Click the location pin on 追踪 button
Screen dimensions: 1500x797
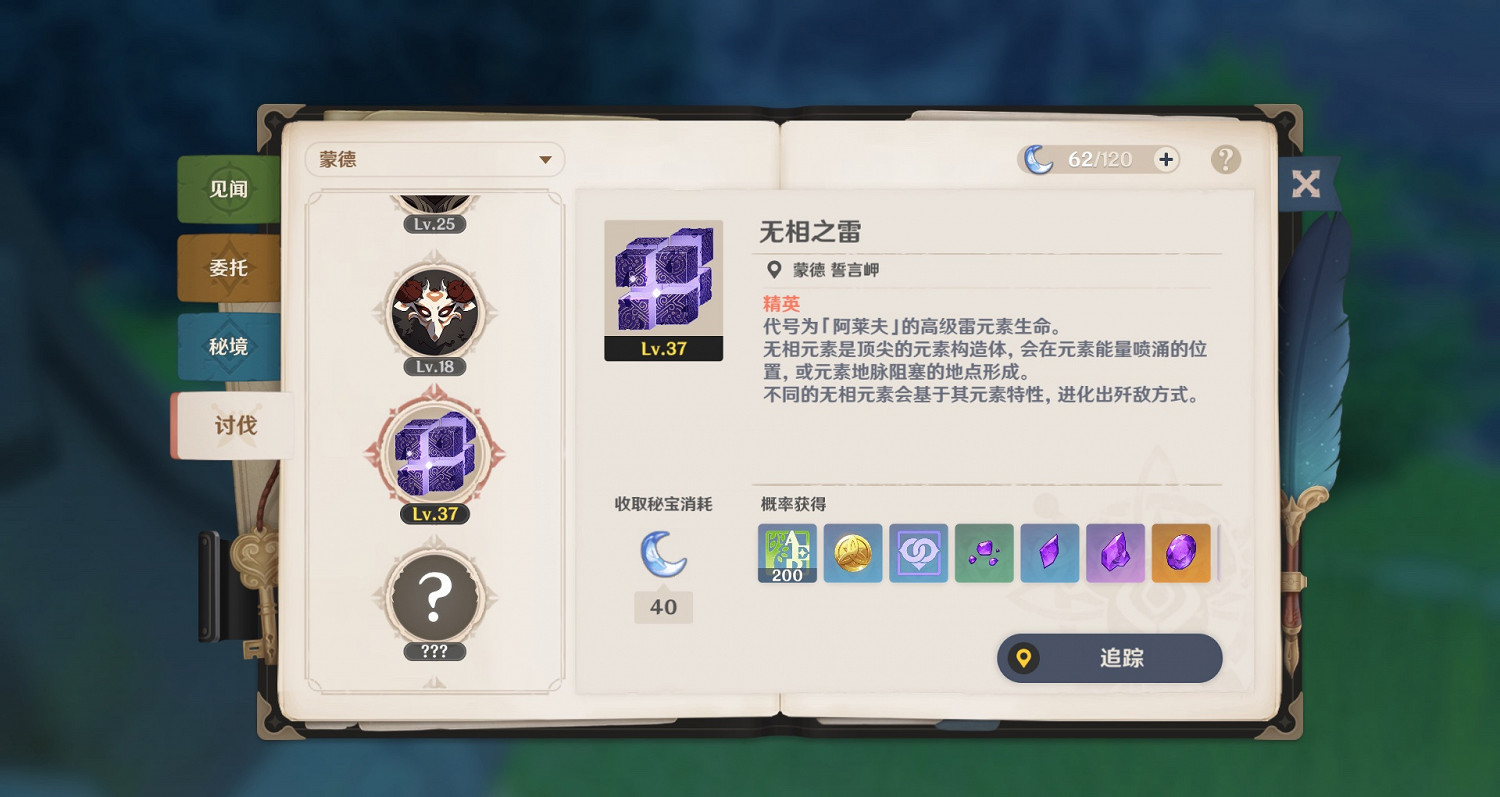1022,658
